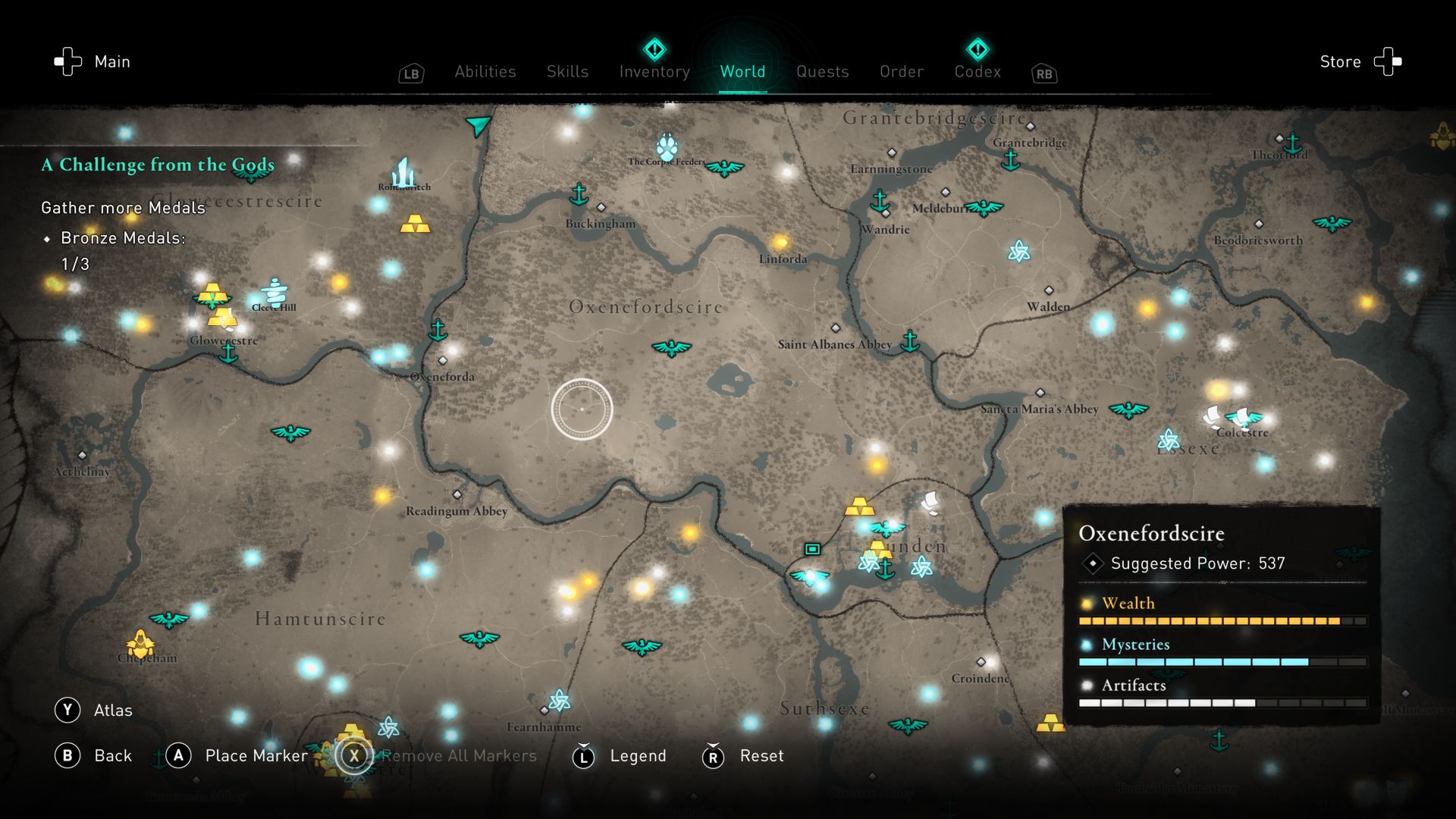Switch to the Abilities tab
The width and height of the screenshot is (1456, 819).
coord(485,72)
